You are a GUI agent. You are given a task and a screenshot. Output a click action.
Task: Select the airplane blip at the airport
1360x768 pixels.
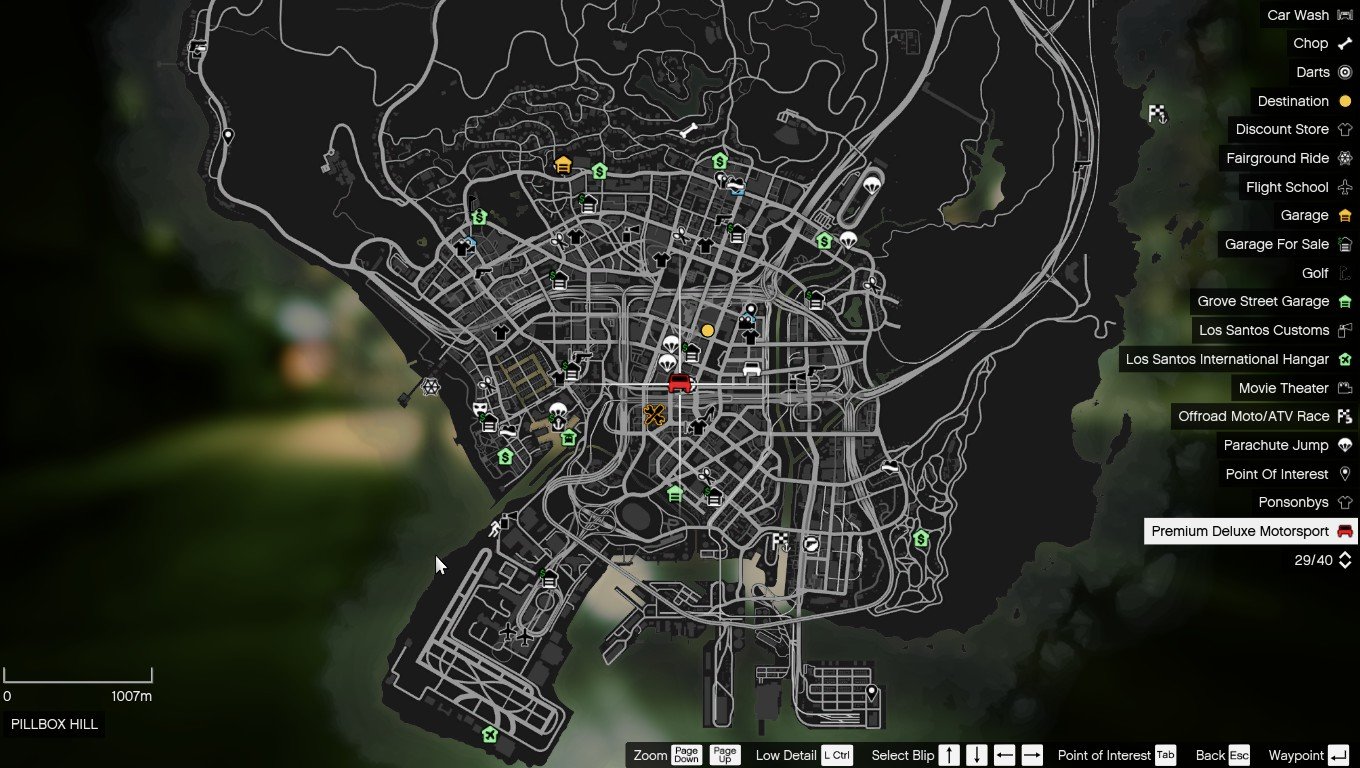click(510, 634)
